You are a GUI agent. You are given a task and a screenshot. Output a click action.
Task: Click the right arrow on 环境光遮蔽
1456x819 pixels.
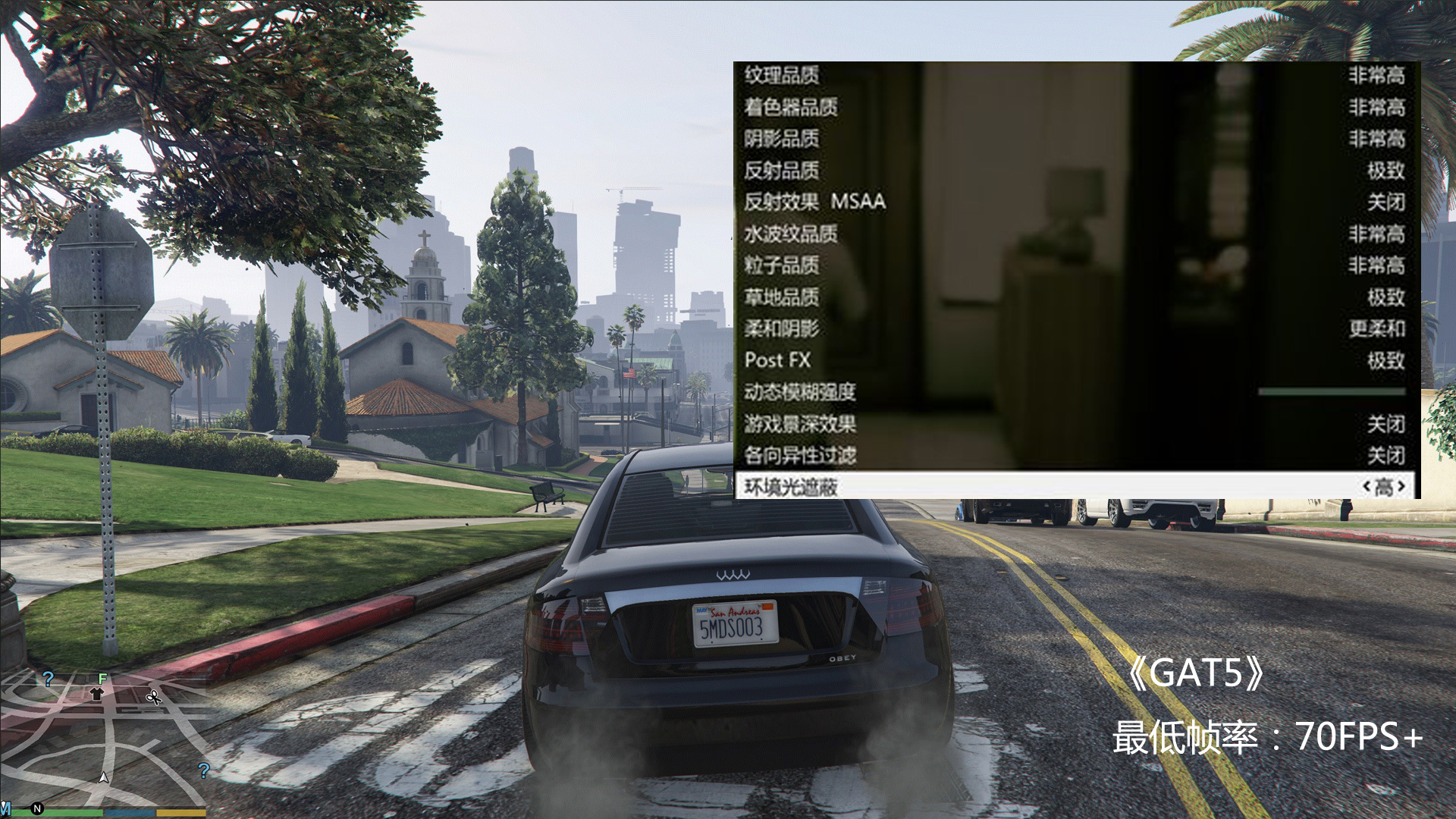pos(1402,486)
